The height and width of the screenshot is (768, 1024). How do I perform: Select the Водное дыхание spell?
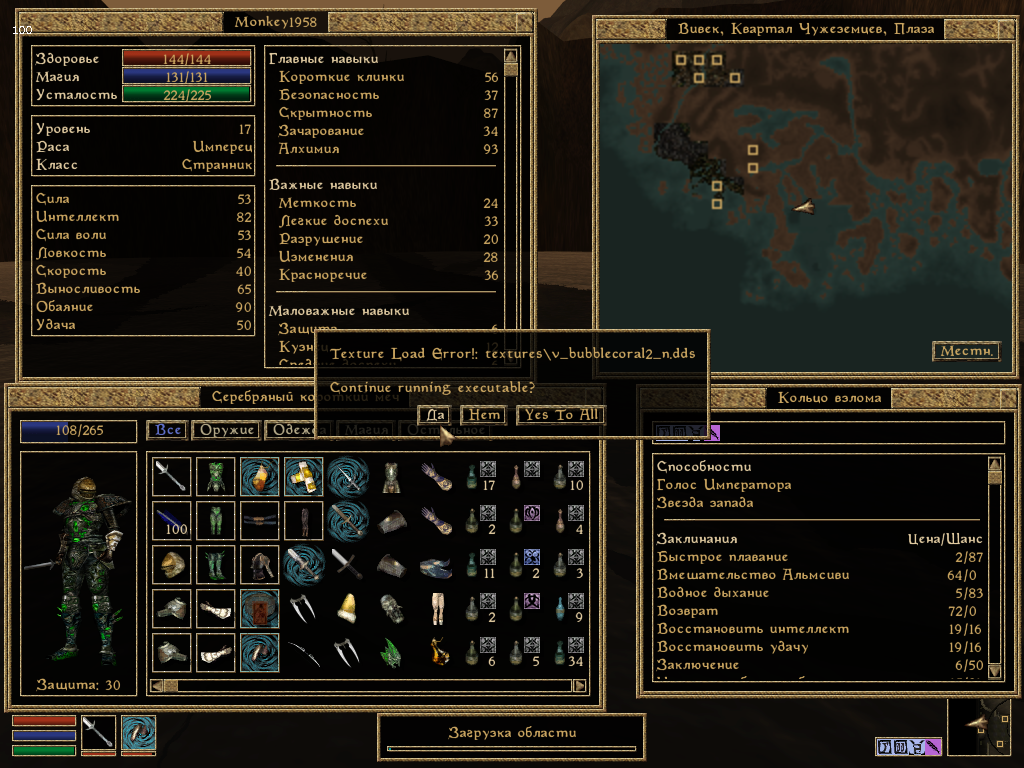click(713, 593)
